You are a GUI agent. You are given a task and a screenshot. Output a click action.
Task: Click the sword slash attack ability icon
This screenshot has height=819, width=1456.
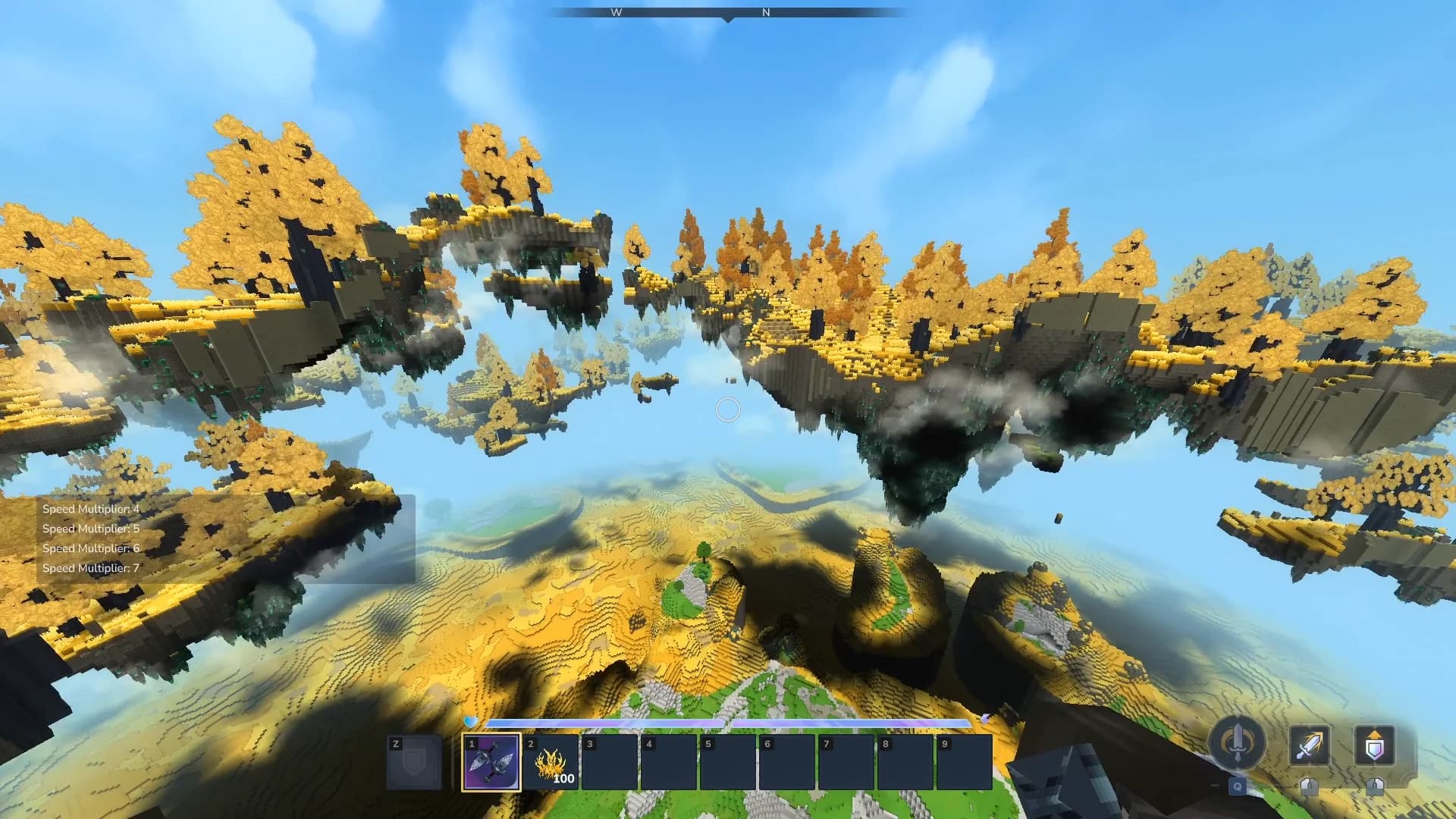click(1310, 745)
